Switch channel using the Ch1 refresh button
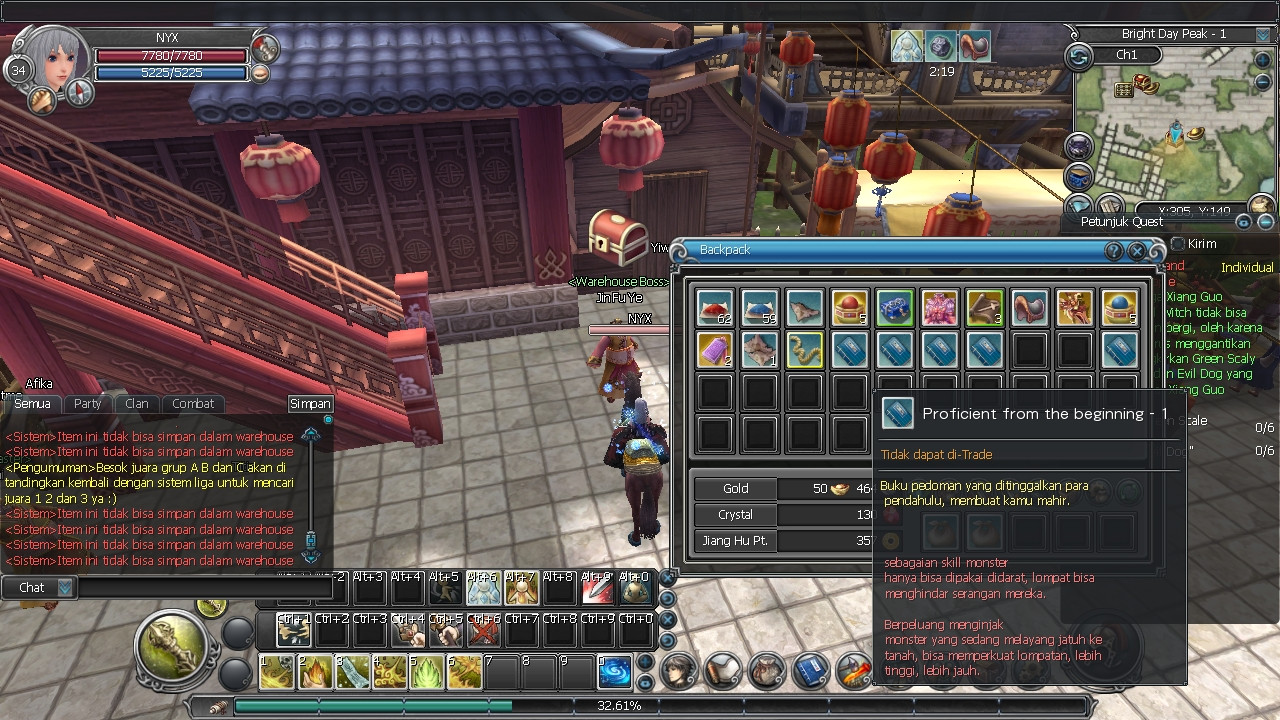 tap(1079, 57)
